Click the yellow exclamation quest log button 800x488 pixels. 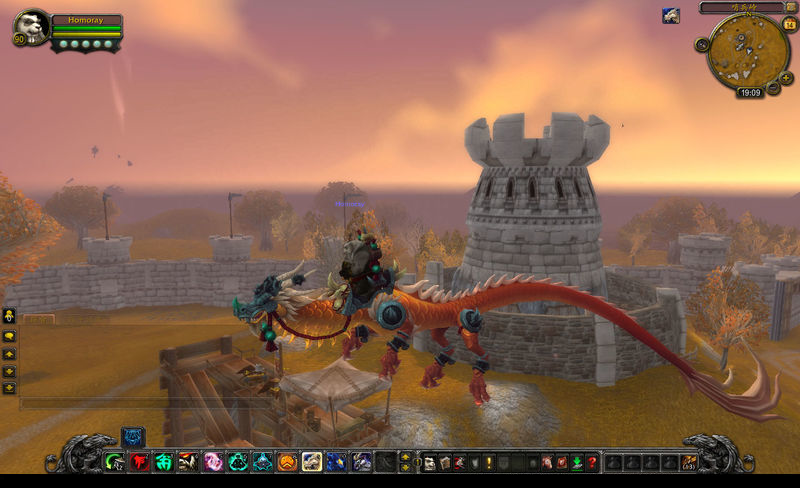(x=489, y=462)
